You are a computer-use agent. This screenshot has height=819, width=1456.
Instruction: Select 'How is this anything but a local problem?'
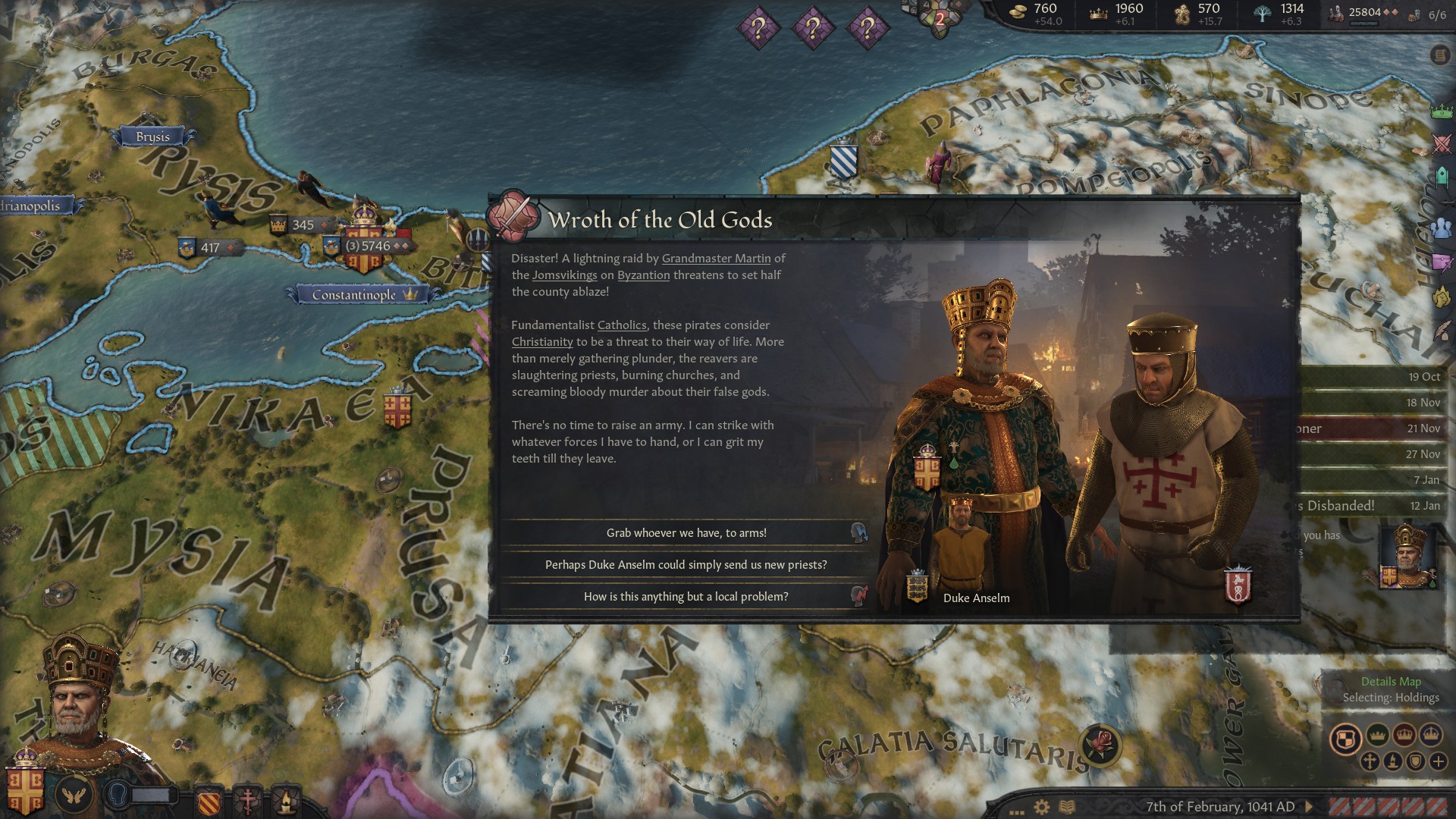coord(686,597)
